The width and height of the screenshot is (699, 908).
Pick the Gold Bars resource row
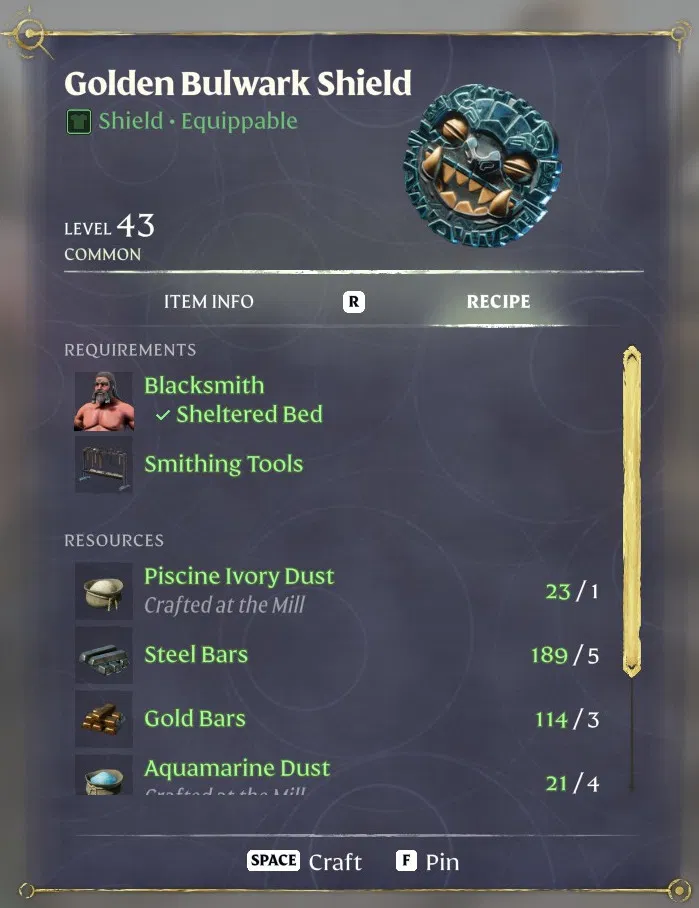[195, 719]
